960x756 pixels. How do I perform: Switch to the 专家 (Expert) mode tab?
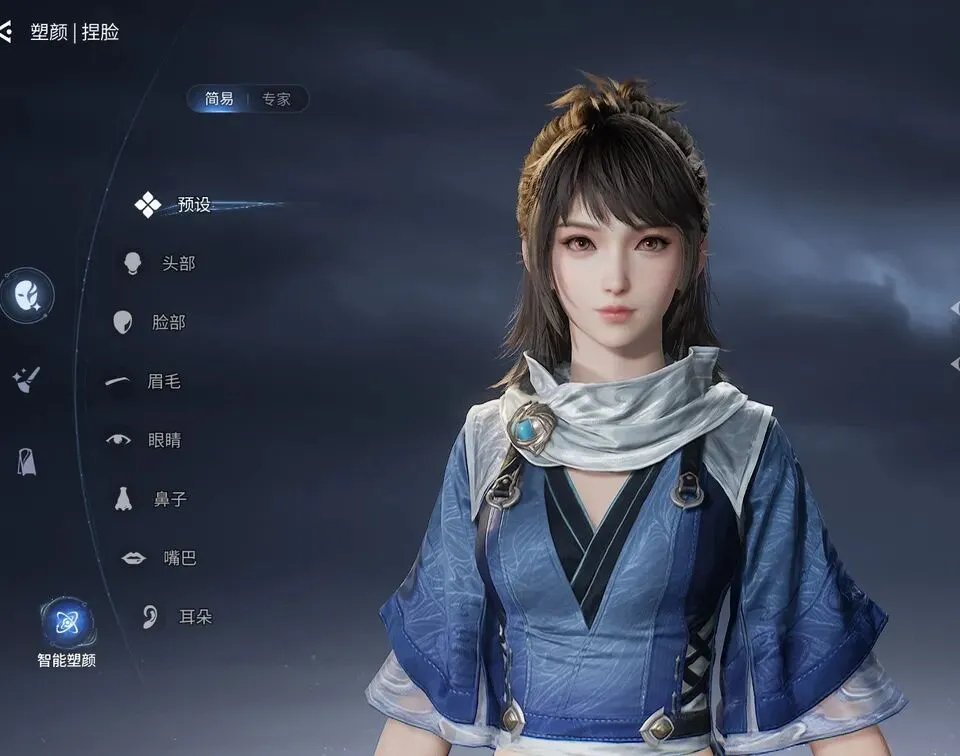coord(276,99)
